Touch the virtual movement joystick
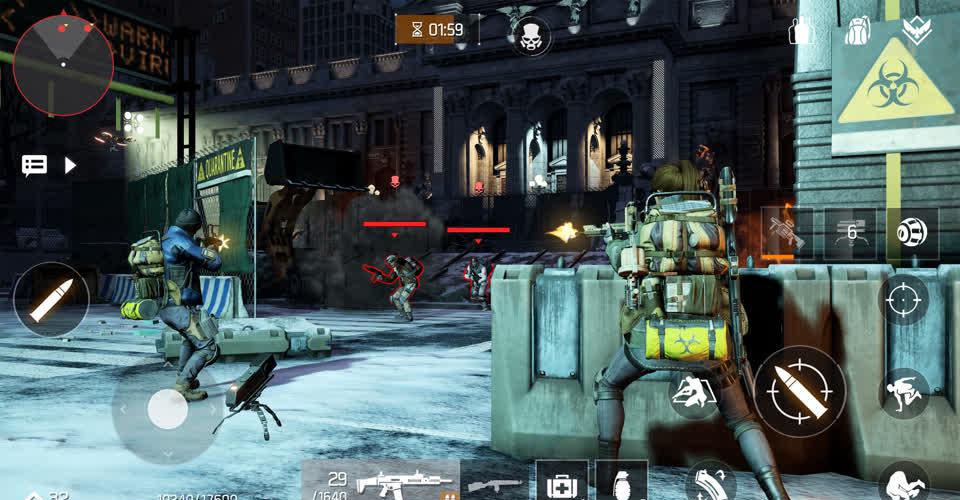Viewport: 960px width, 500px height. [x=167, y=408]
